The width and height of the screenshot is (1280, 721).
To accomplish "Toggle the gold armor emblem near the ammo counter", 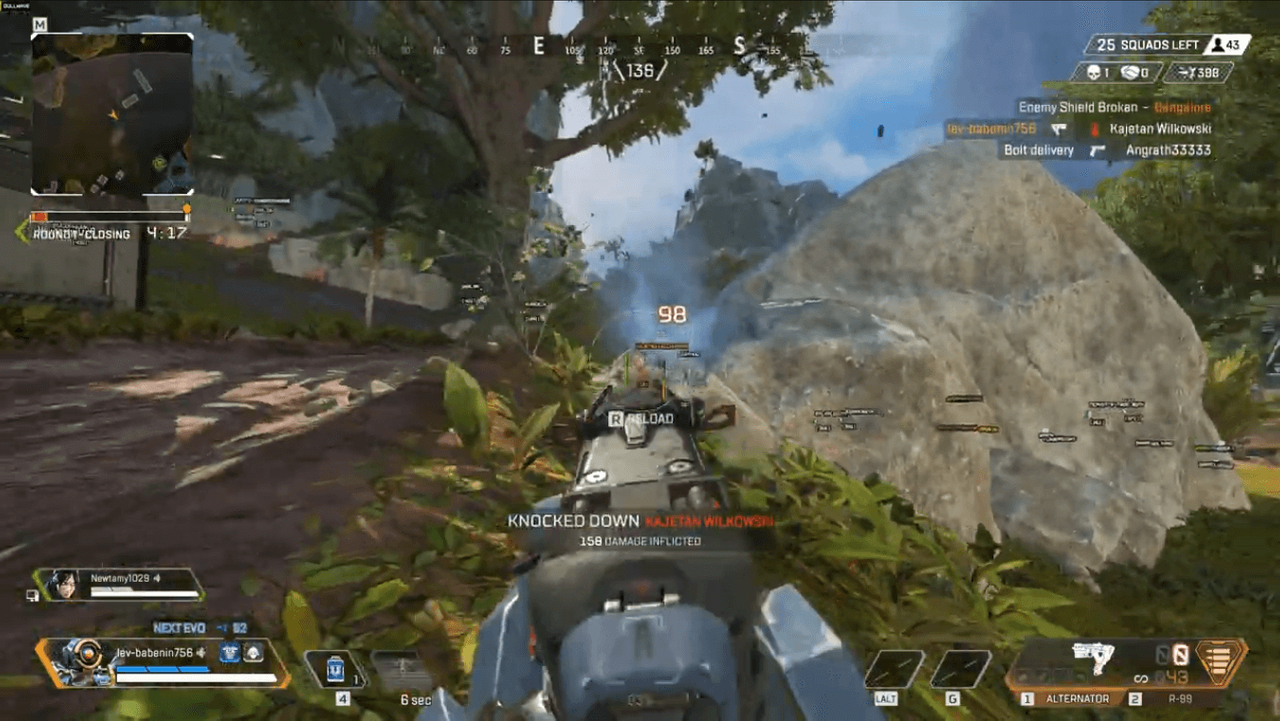I will [x=1218, y=660].
